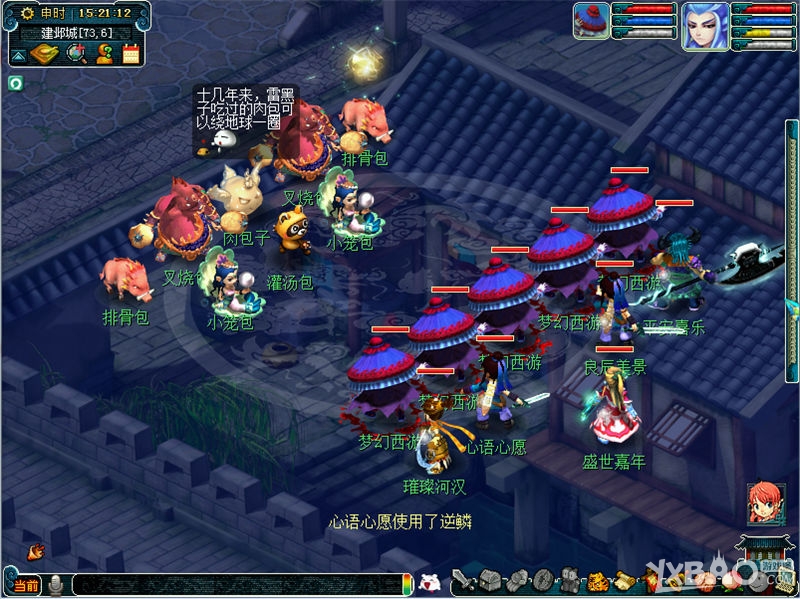
Task: Open the golden world map icon
Action: pos(45,53)
